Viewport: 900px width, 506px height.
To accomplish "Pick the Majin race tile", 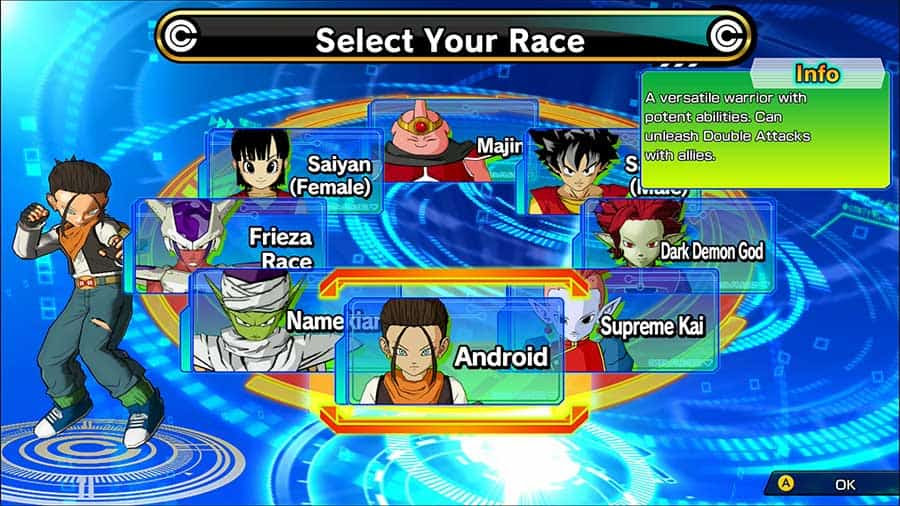I will coord(450,140).
